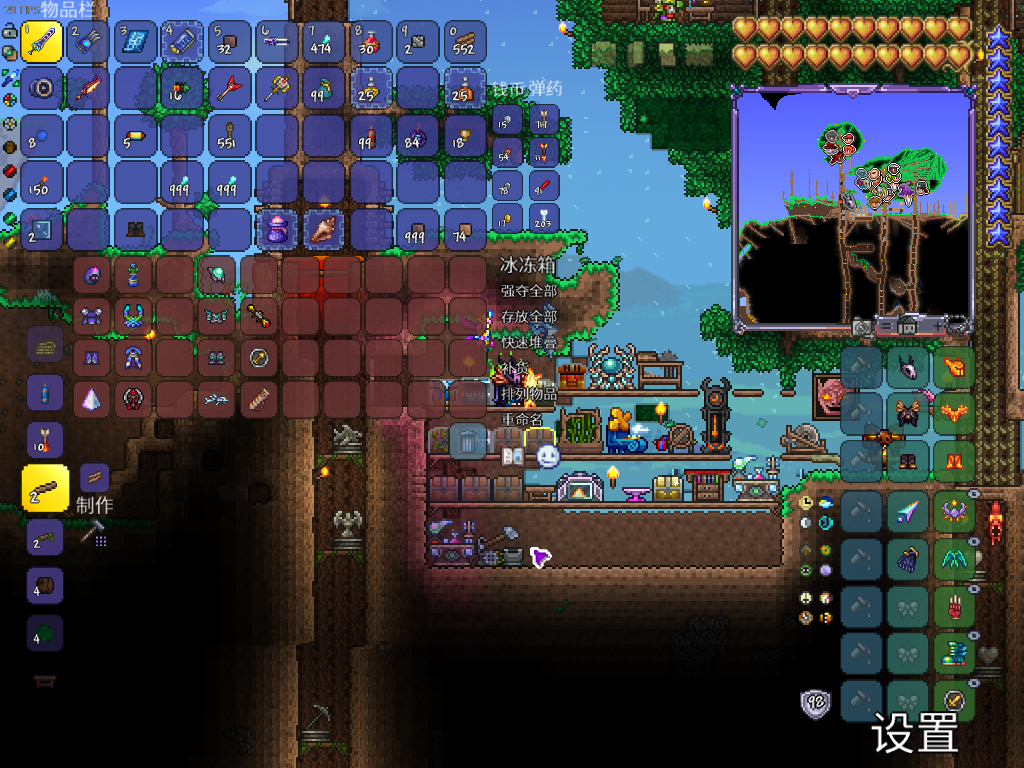The height and width of the screenshot is (768, 1024).
Task: Pick the seashell item in the inventory
Action: tap(324, 229)
